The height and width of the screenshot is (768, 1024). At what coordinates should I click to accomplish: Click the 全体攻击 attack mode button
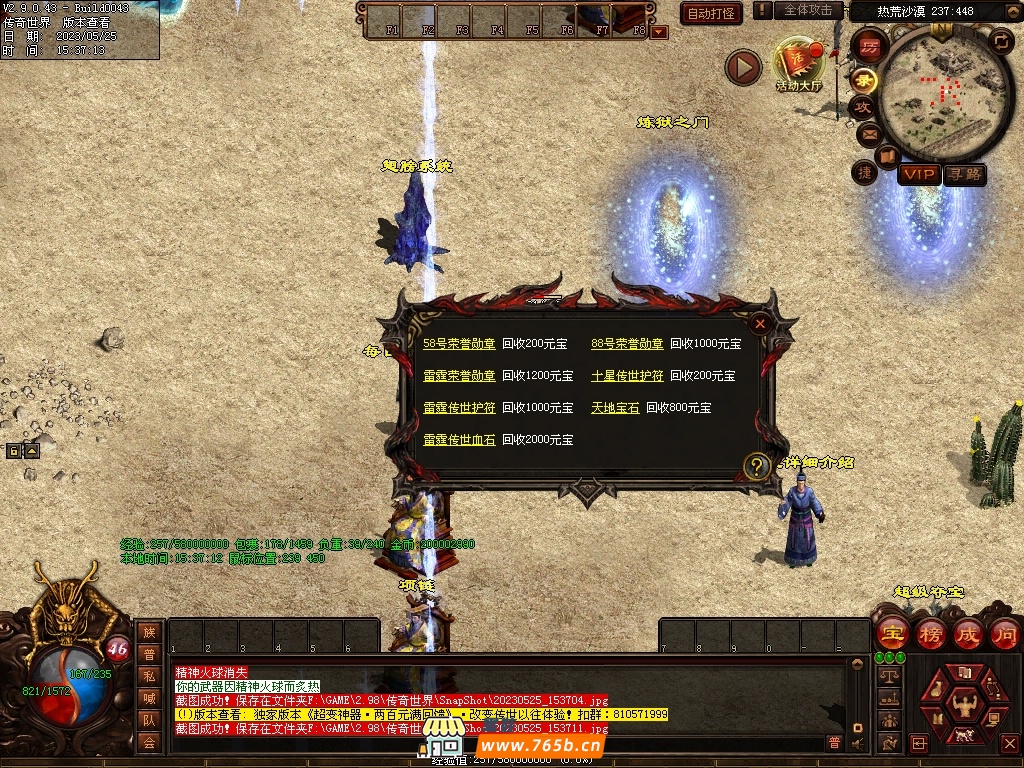[808, 10]
